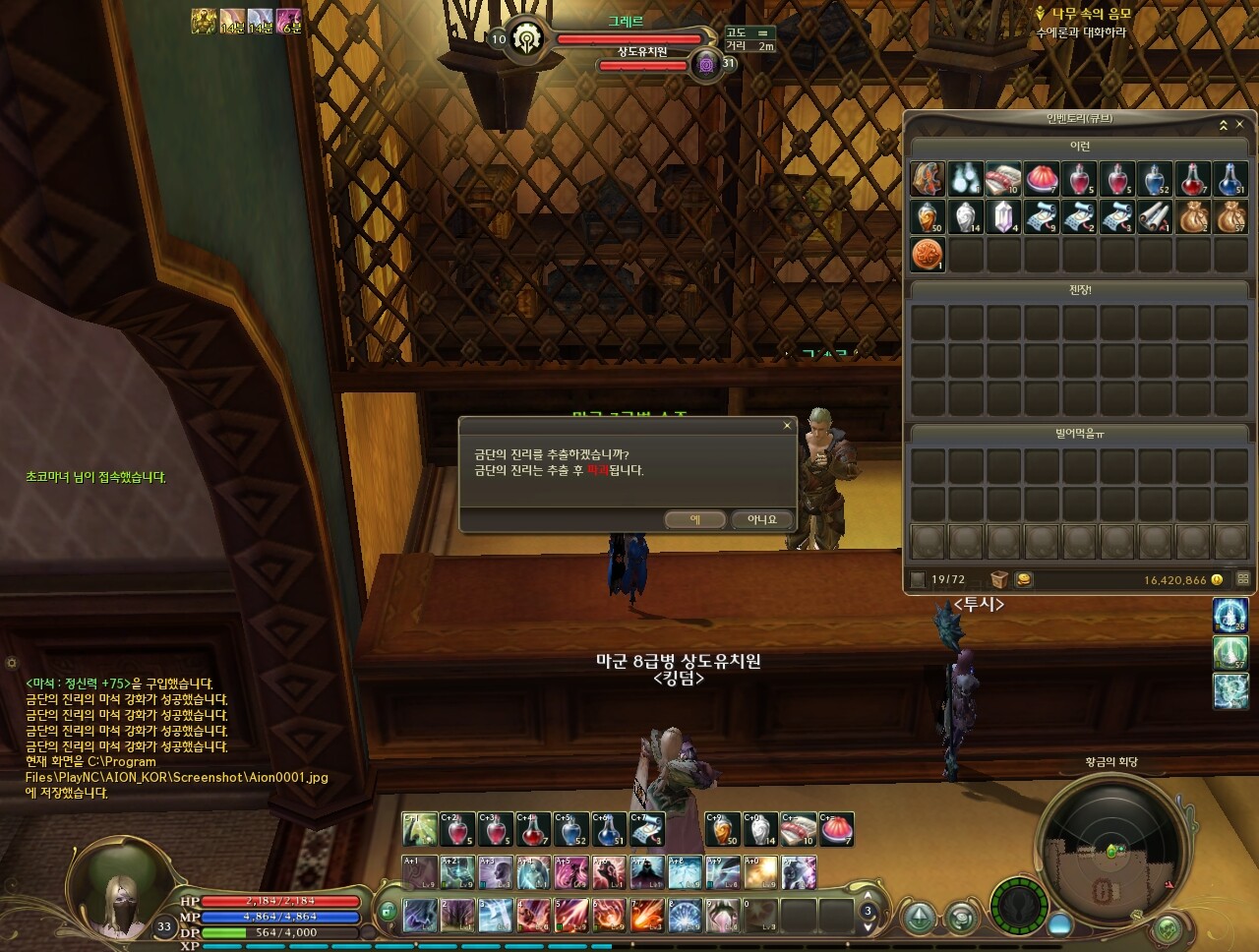Activate the blue orb skill in slot 8

685,915
